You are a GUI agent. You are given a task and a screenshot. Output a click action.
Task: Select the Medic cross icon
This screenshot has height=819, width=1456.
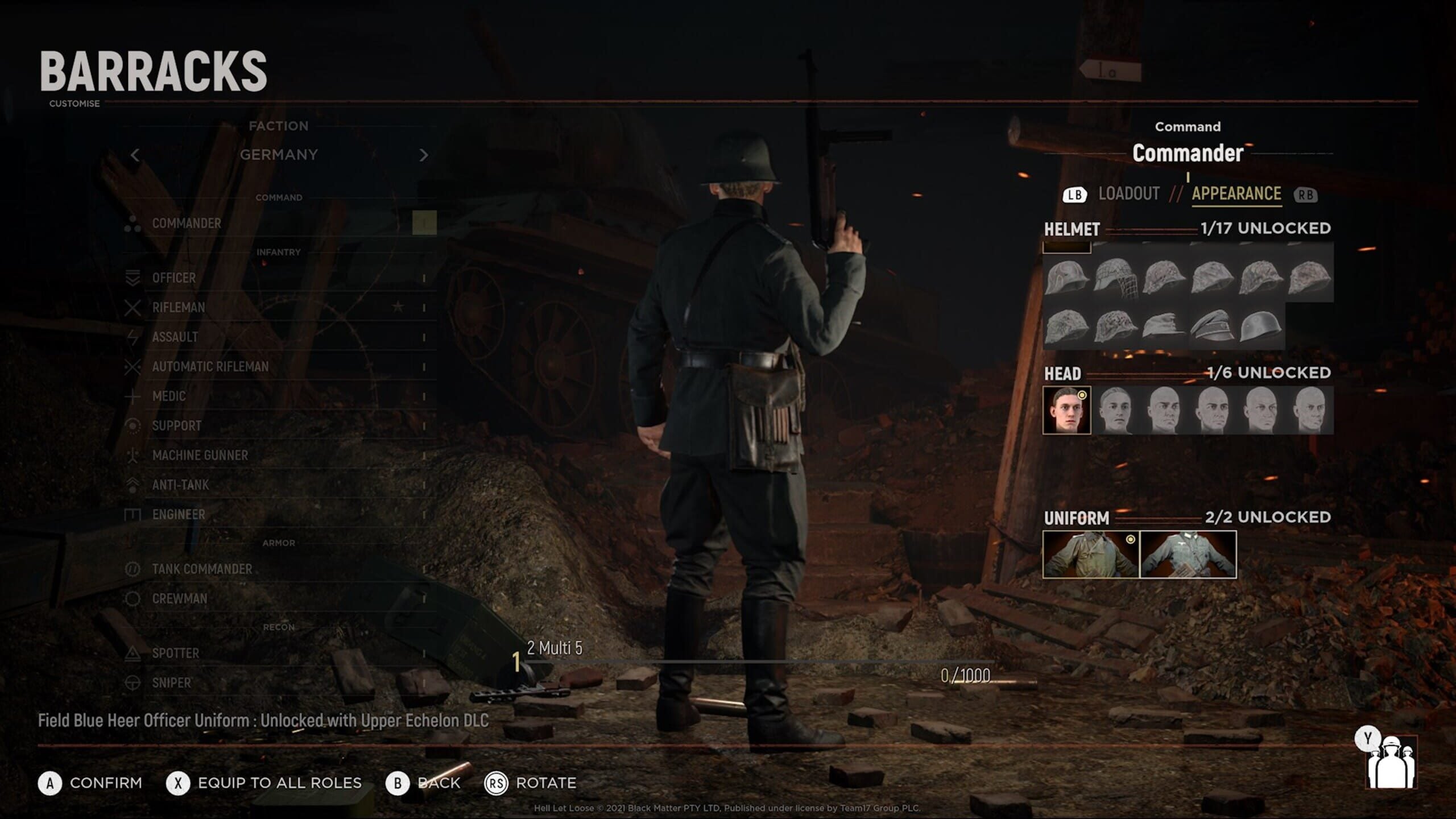(134, 396)
